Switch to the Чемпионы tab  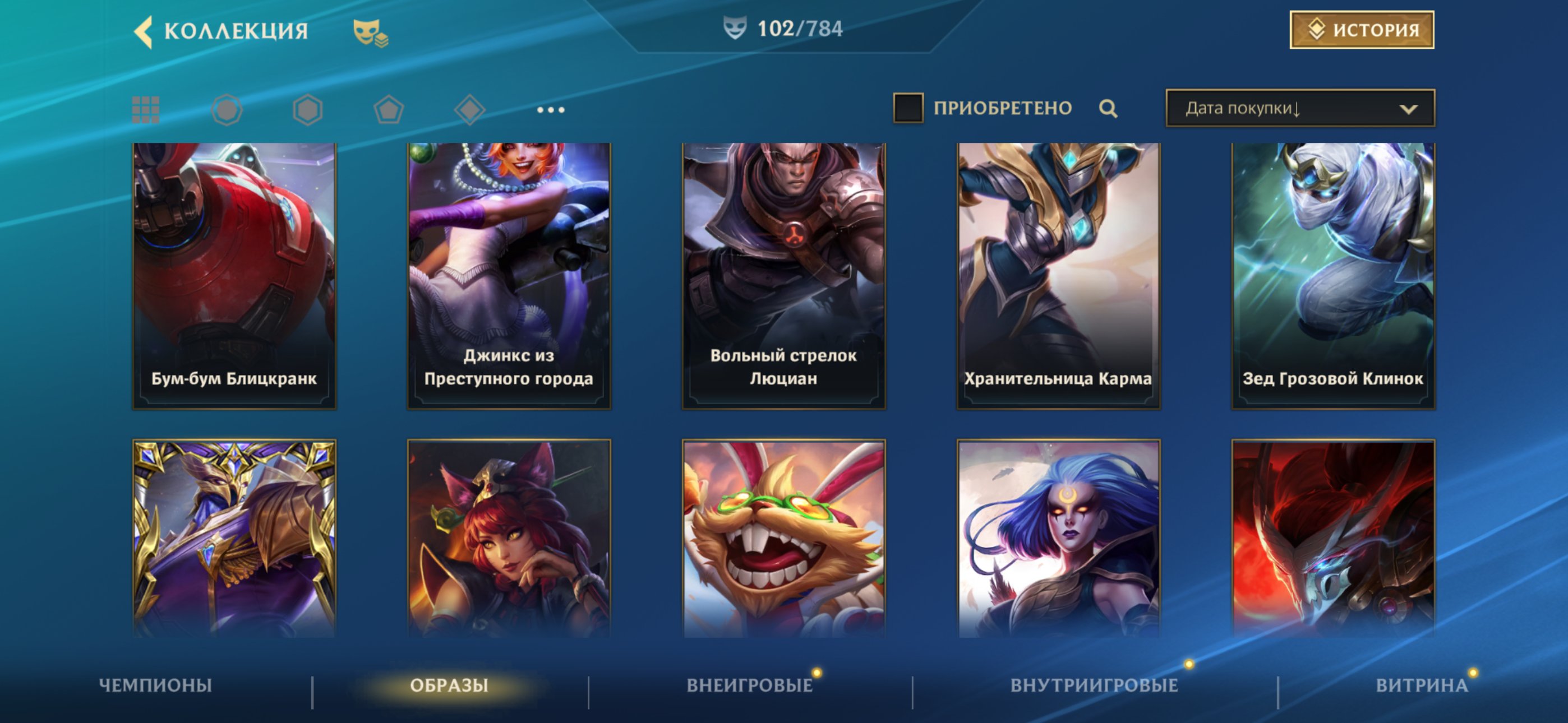[155, 685]
